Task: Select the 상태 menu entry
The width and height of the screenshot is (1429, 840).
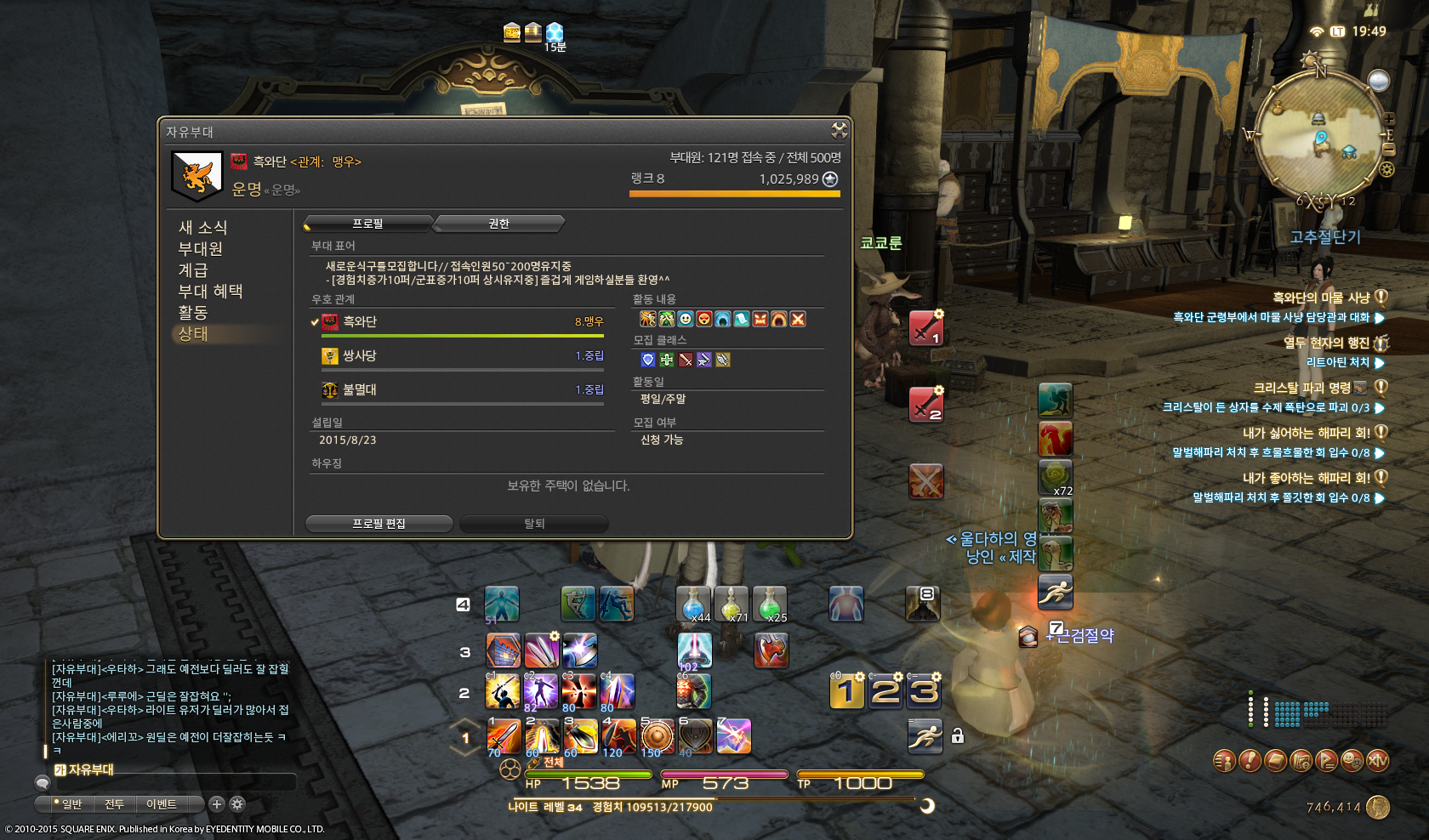Action: 193,334
